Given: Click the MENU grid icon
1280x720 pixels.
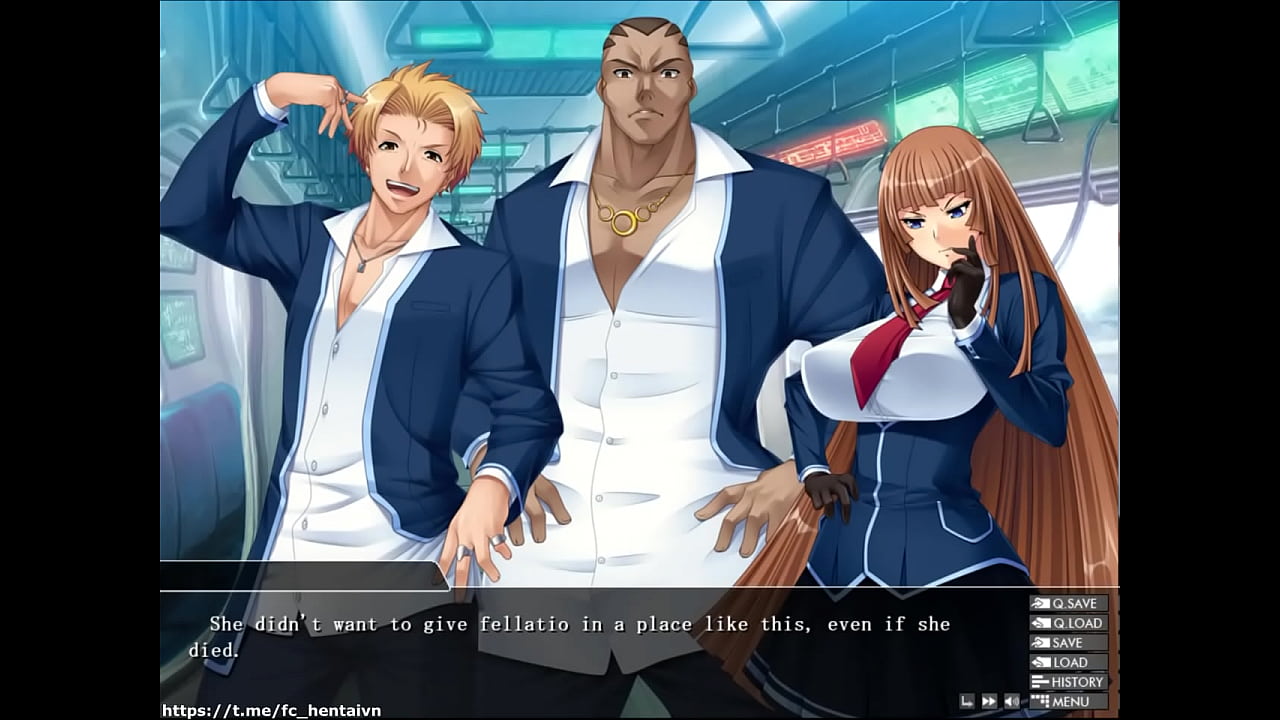Looking at the screenshot, I should [x=1040, y=701].
